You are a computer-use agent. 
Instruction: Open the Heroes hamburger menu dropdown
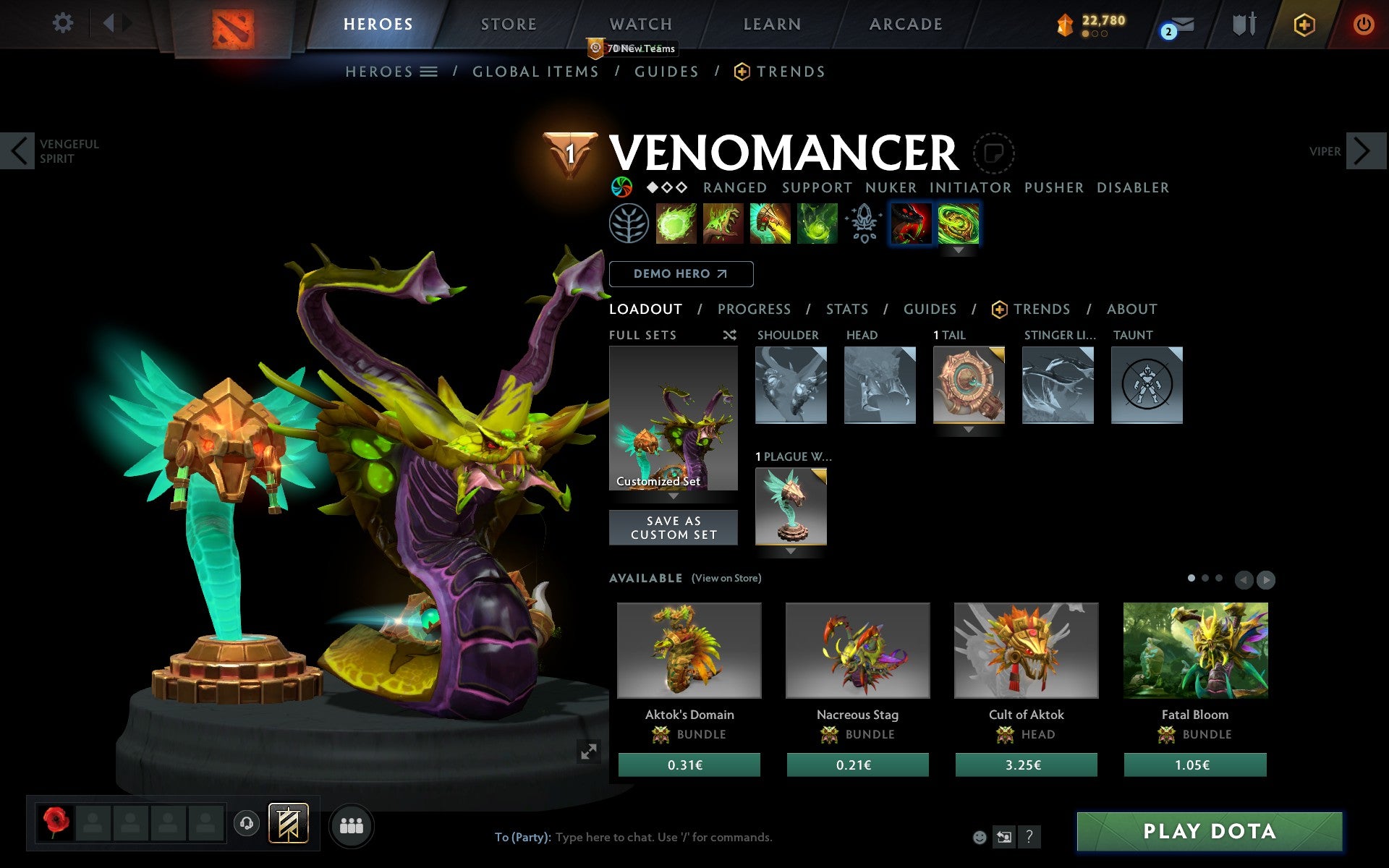point(430,72)
